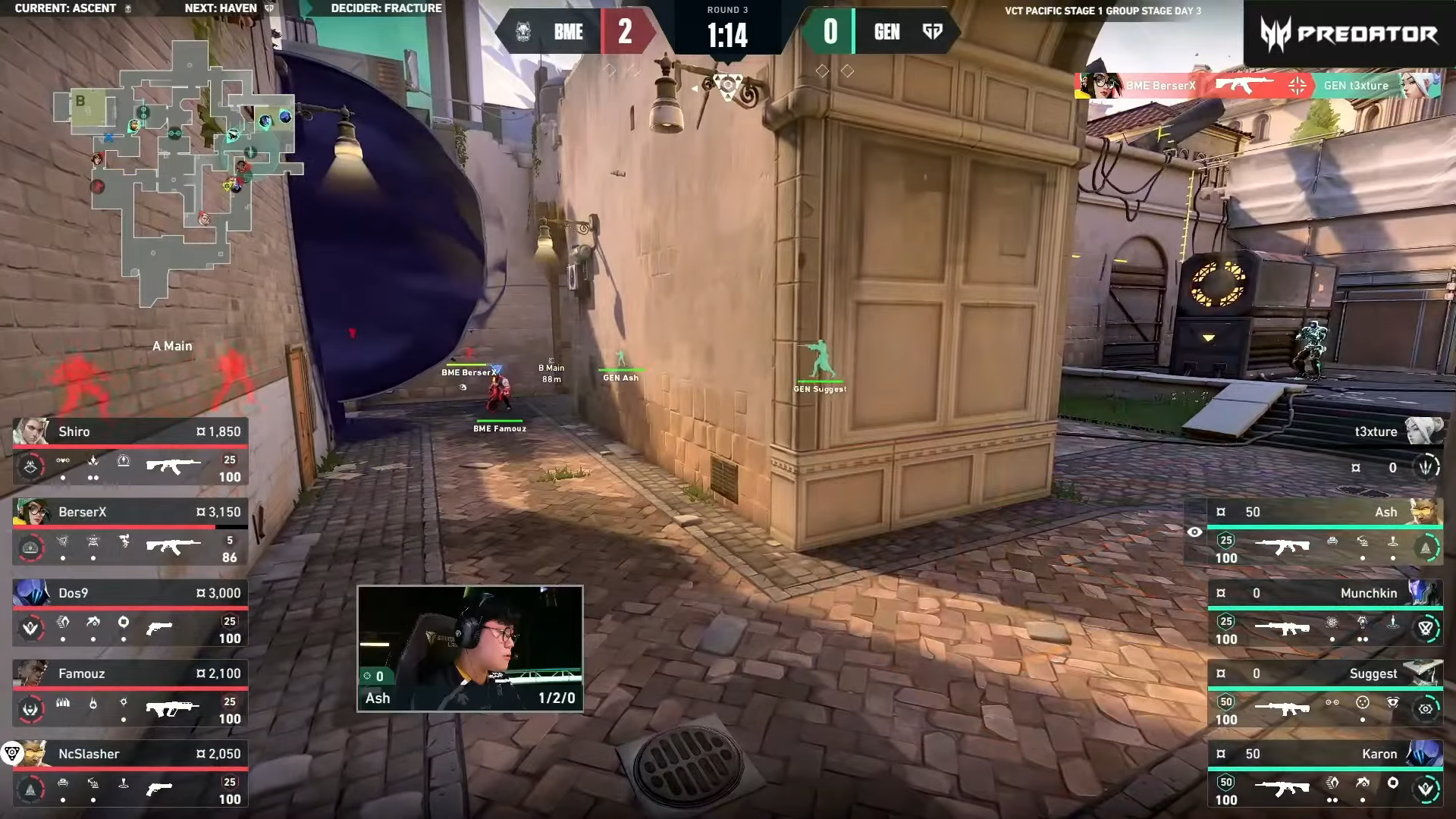The width and height of the screenshot is (1456, 819).
Task: Click the BME team logo
Action: (x=523, y=32)
